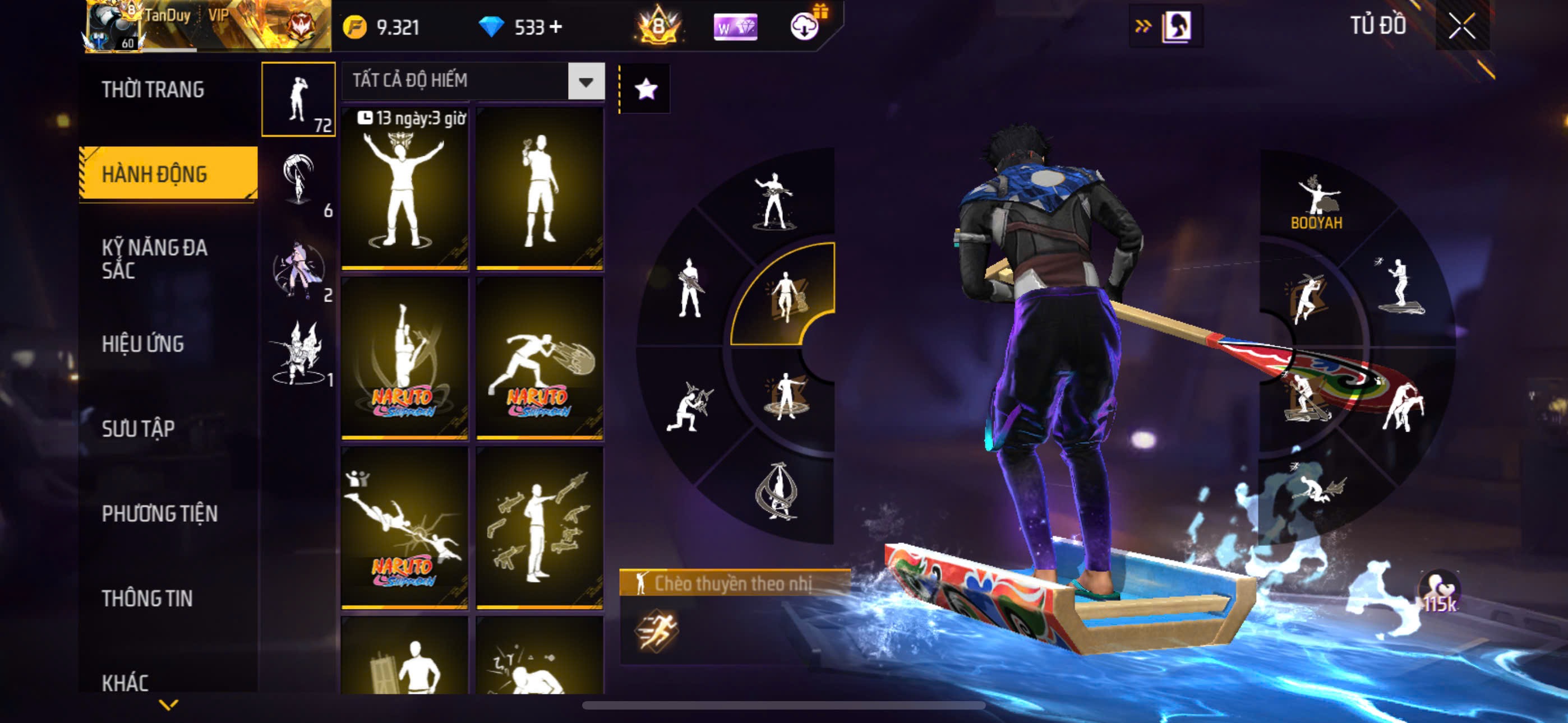The height and width of the screenshot is (723, 1568).
Task: Open the 72 emotes subcategory
Action: pyautogui.click(x=298, y=99)
